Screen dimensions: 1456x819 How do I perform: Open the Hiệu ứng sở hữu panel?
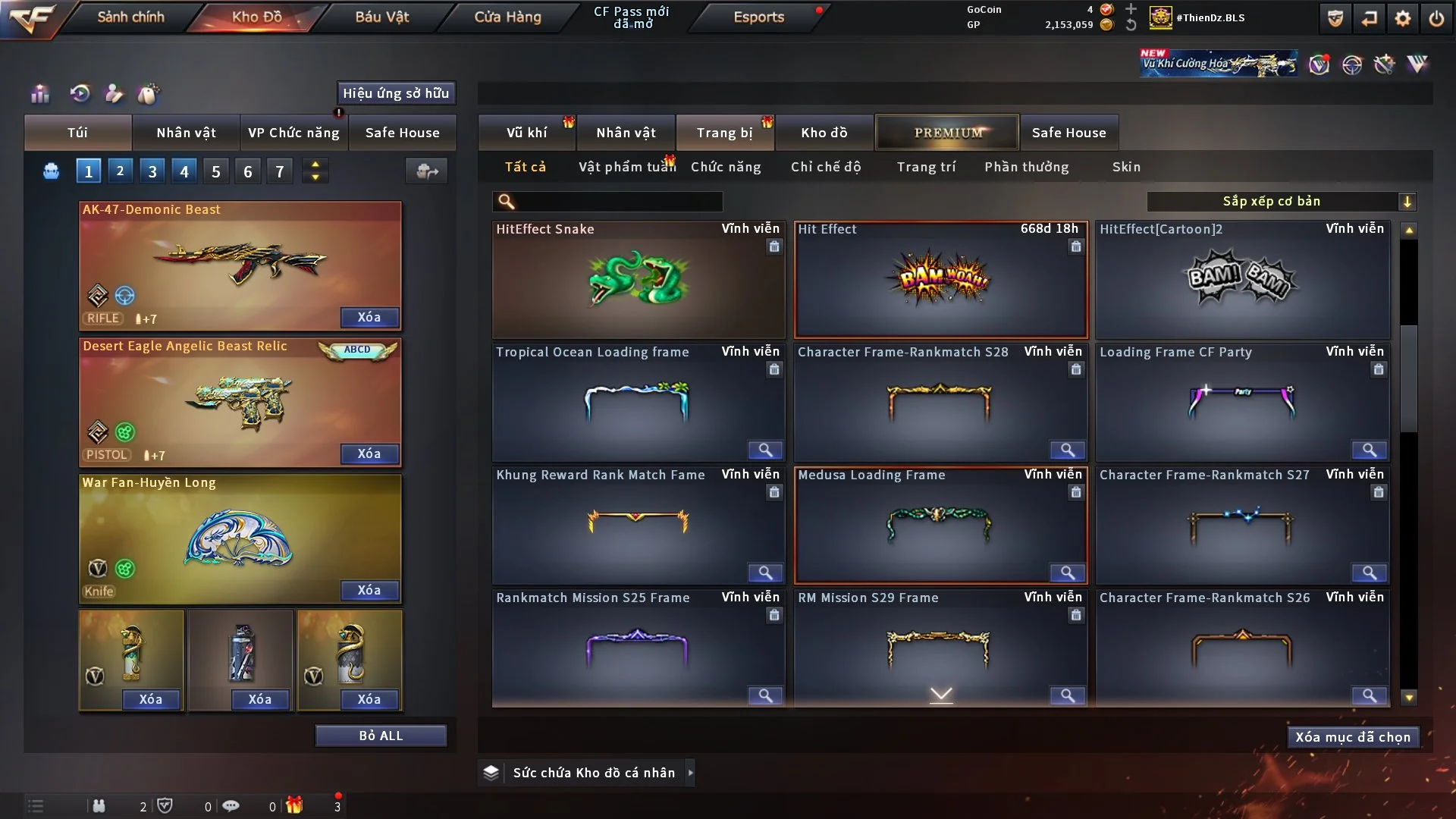(396, 93)
